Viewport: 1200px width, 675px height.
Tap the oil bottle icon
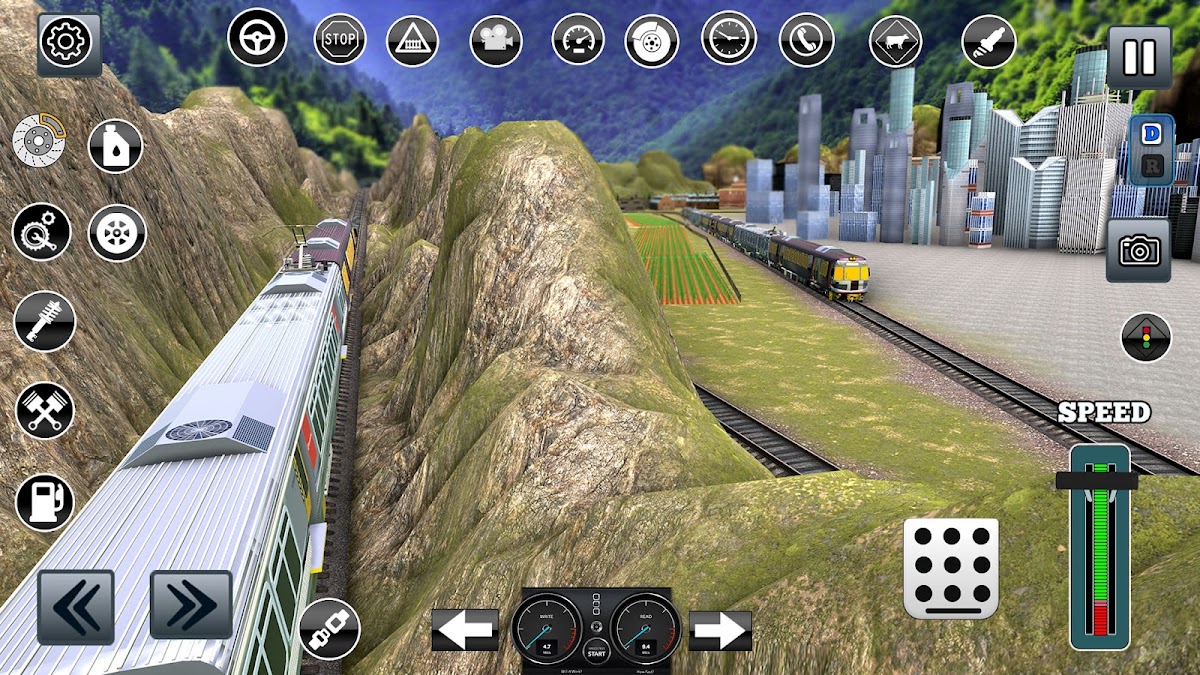(116, 146)
